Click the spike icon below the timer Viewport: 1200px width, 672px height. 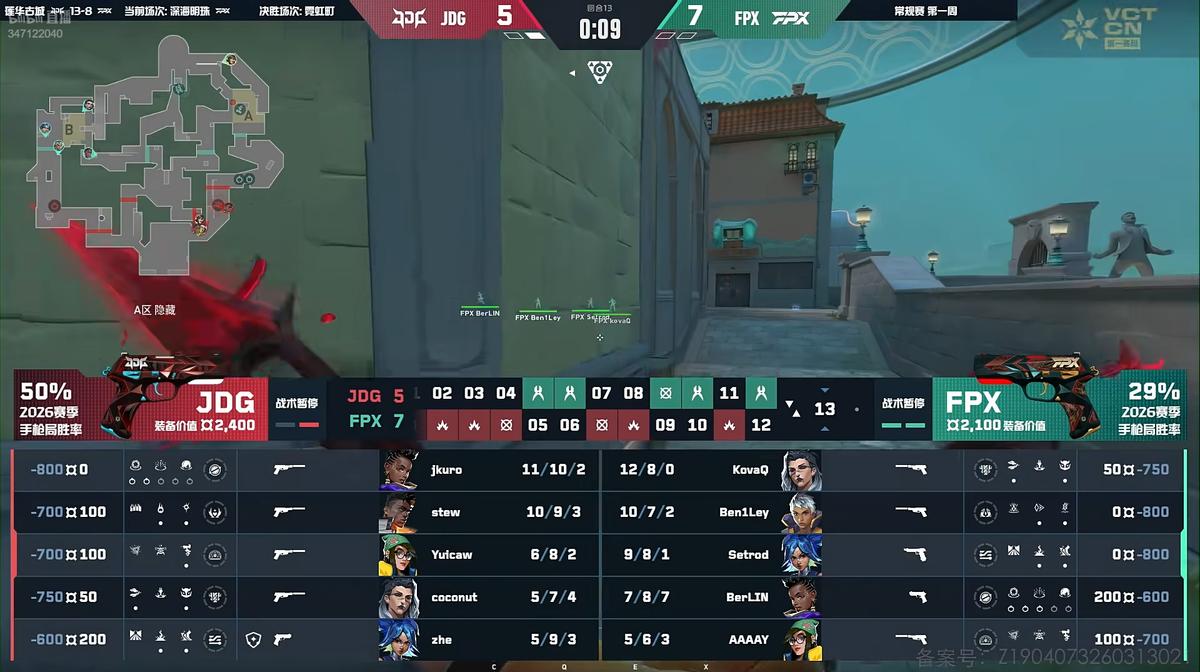[x=600, y=71]
